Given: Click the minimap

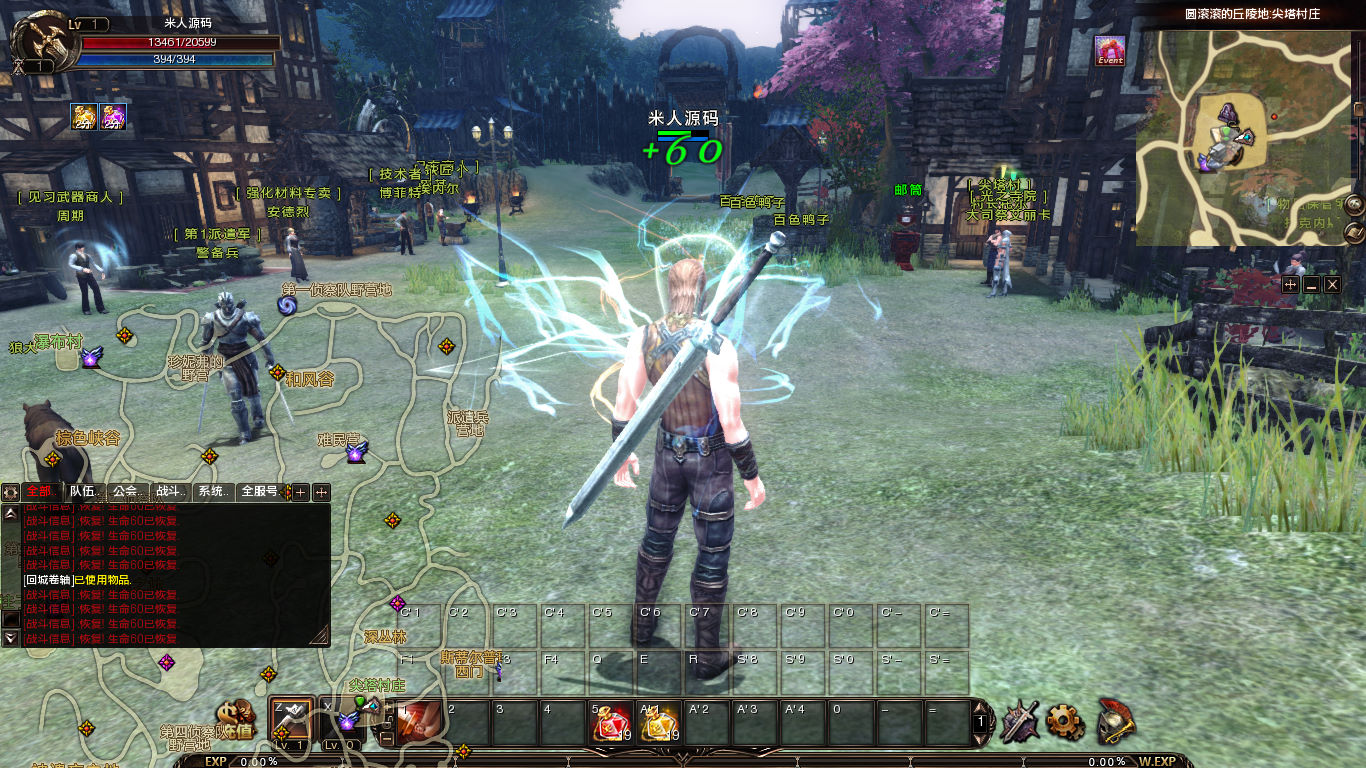Looking at the screenshot, I should click(1244, 137).
